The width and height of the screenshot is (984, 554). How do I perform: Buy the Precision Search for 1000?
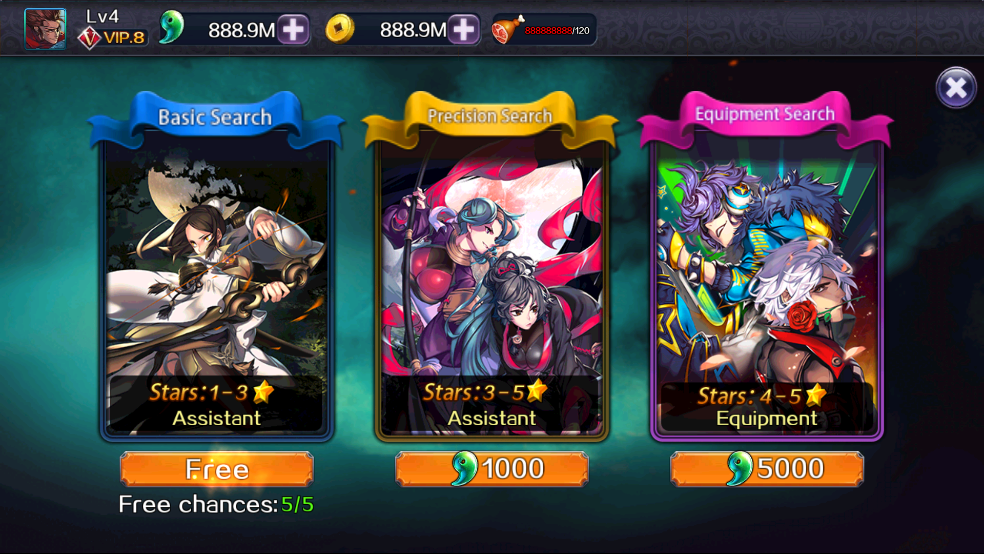492,469
